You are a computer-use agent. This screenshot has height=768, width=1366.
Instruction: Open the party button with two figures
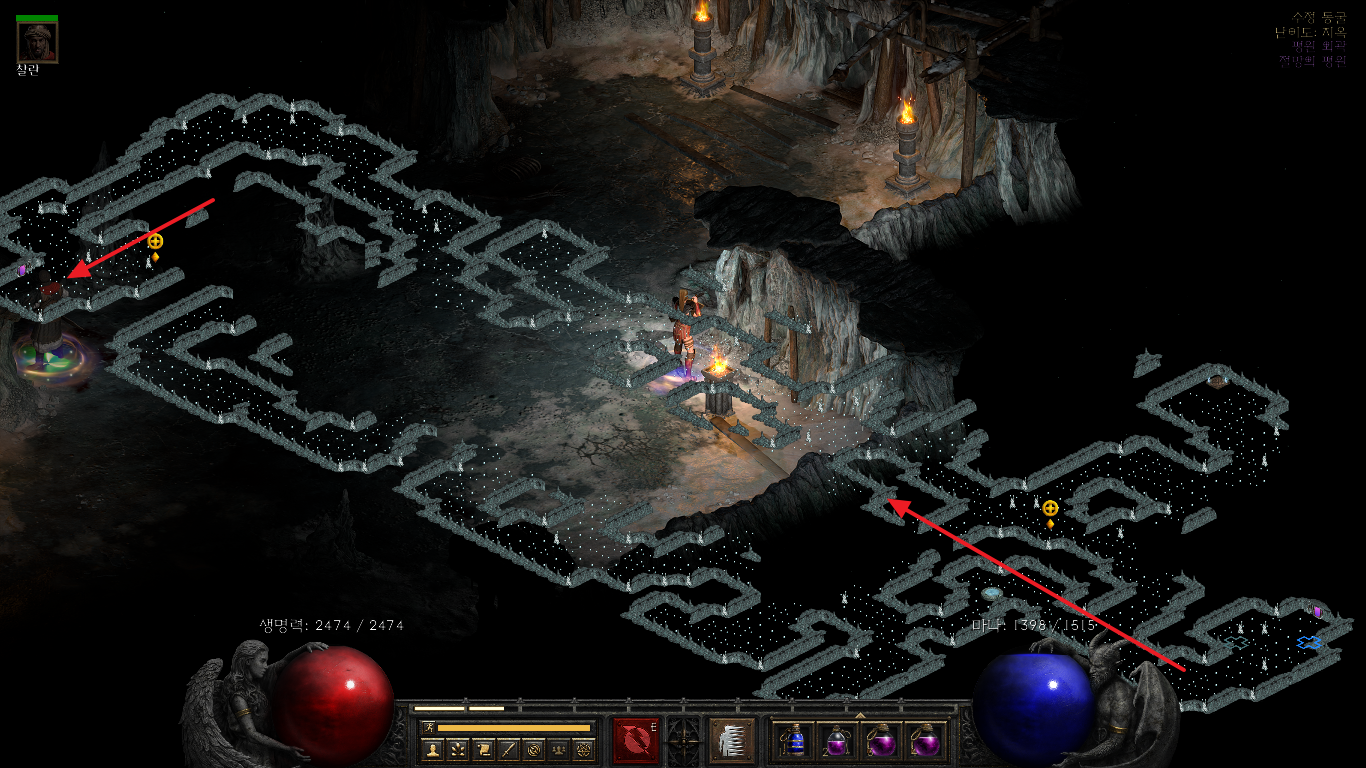(558, 748)
